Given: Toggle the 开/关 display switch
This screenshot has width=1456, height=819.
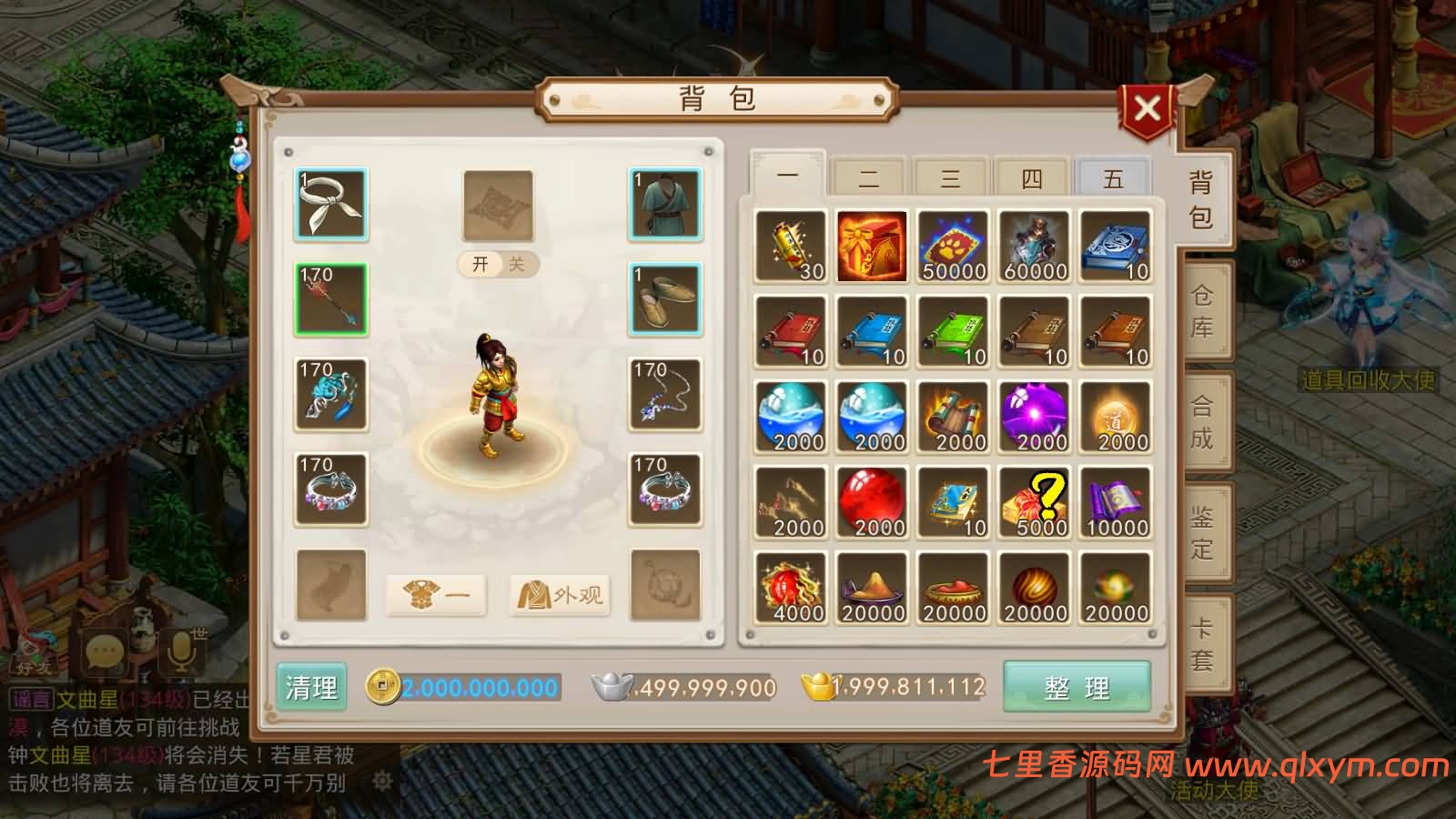Looking at the screenshot, I should (499, 264).
